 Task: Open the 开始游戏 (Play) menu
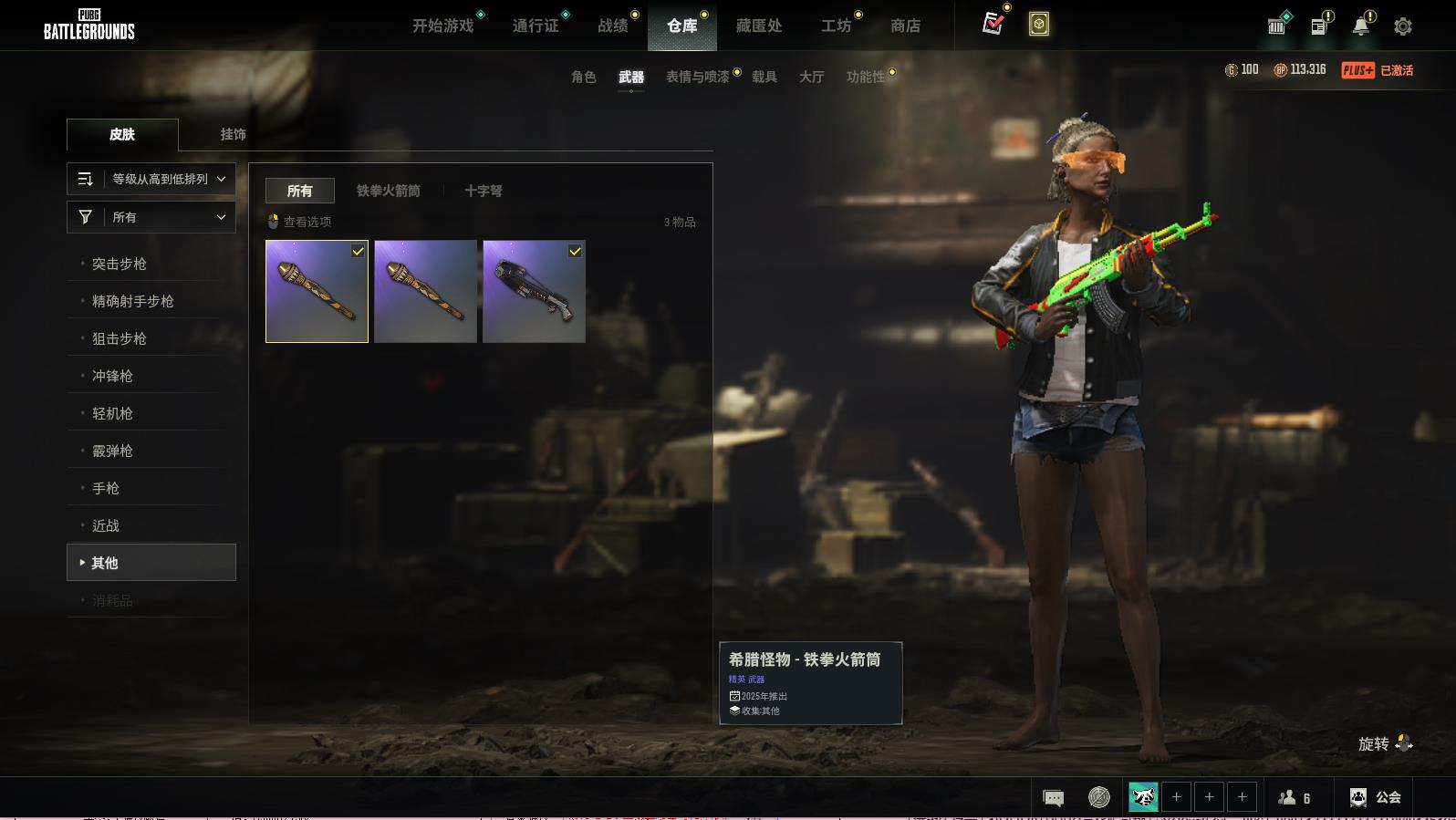coord(443,26)
